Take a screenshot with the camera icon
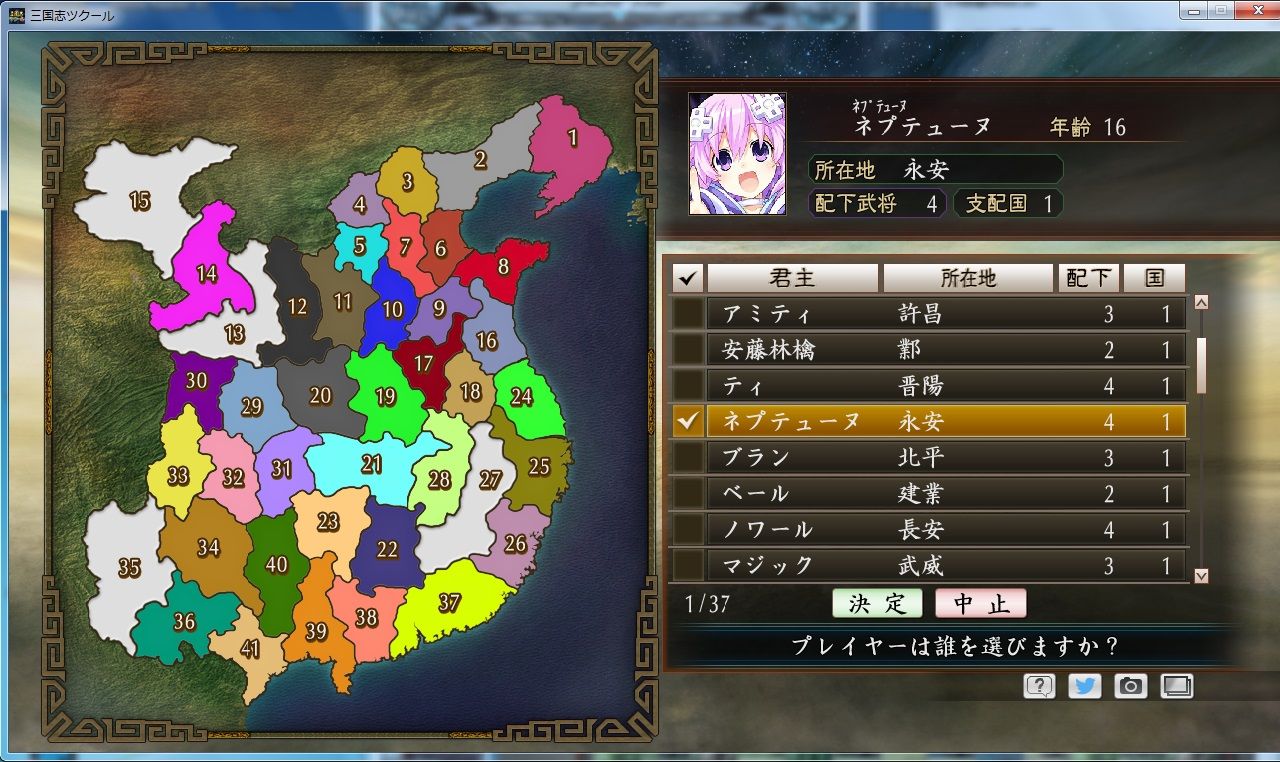 1132,686
